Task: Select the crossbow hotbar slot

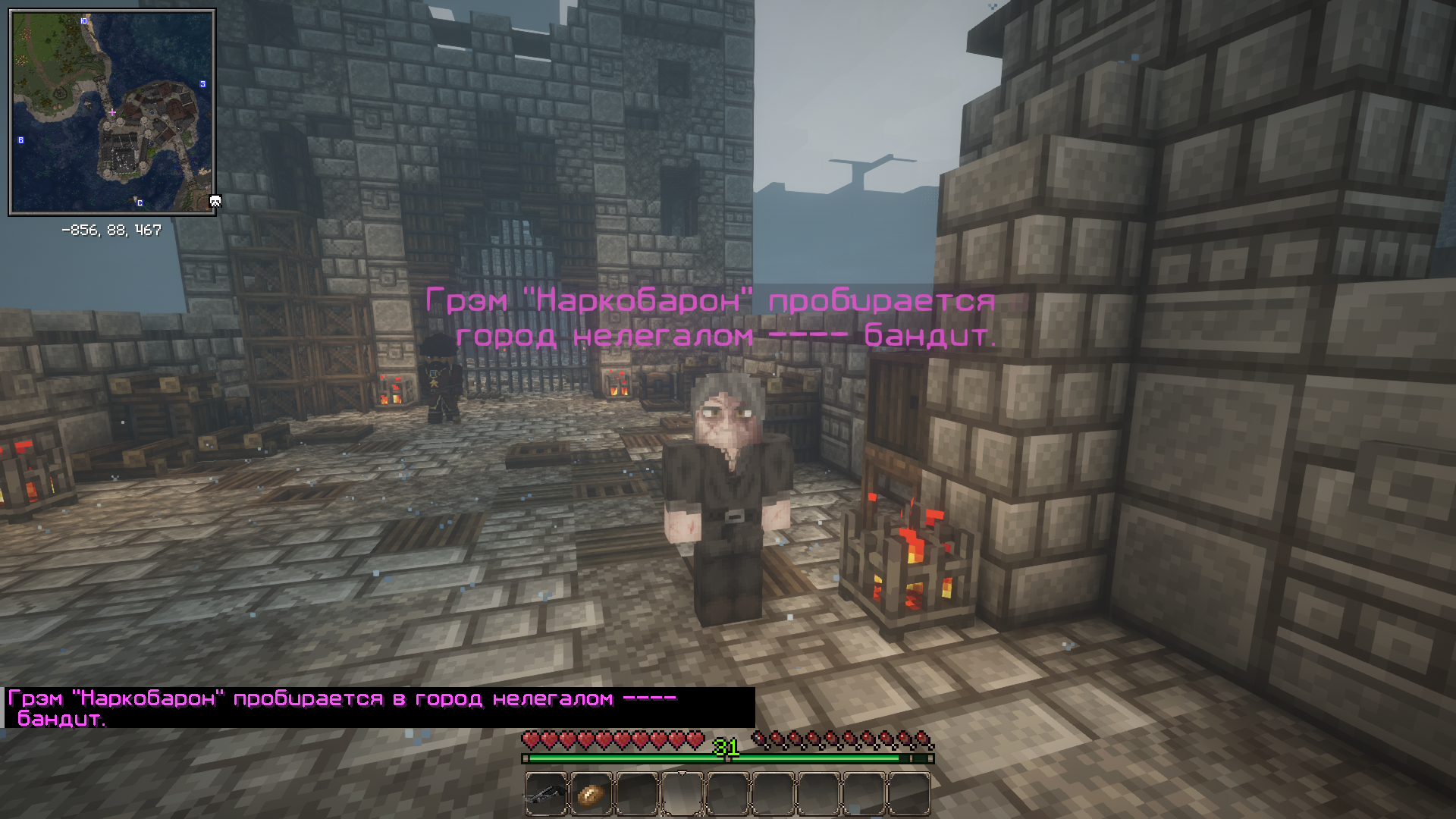Action: 546,794
